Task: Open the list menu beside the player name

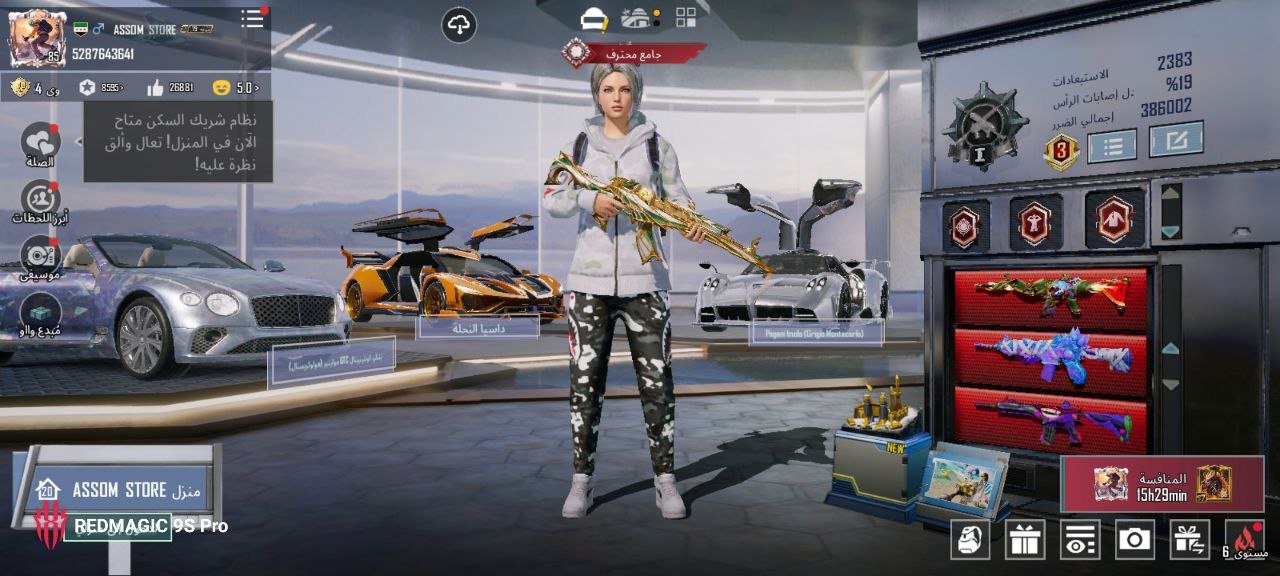Action: [x=252, y=19]
